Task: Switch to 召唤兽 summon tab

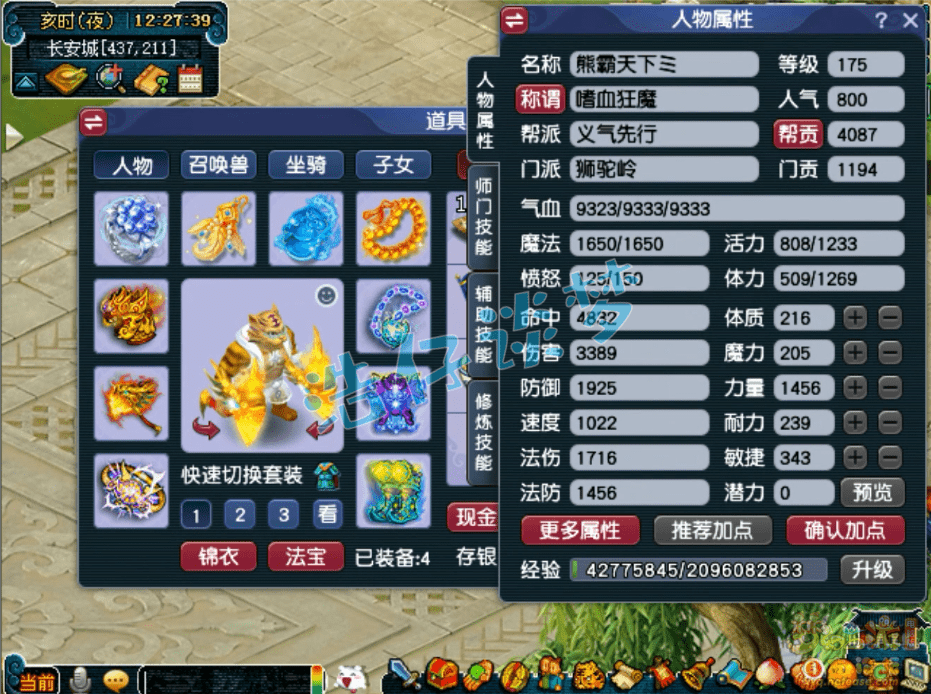Action: coord(217,165)
